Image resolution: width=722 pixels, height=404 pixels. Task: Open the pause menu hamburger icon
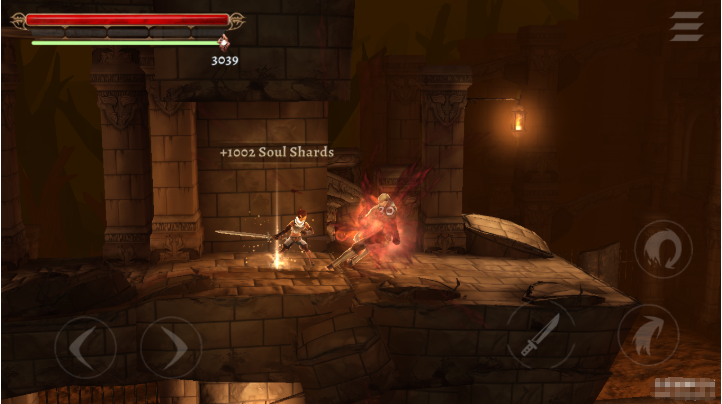coord(686,26)
